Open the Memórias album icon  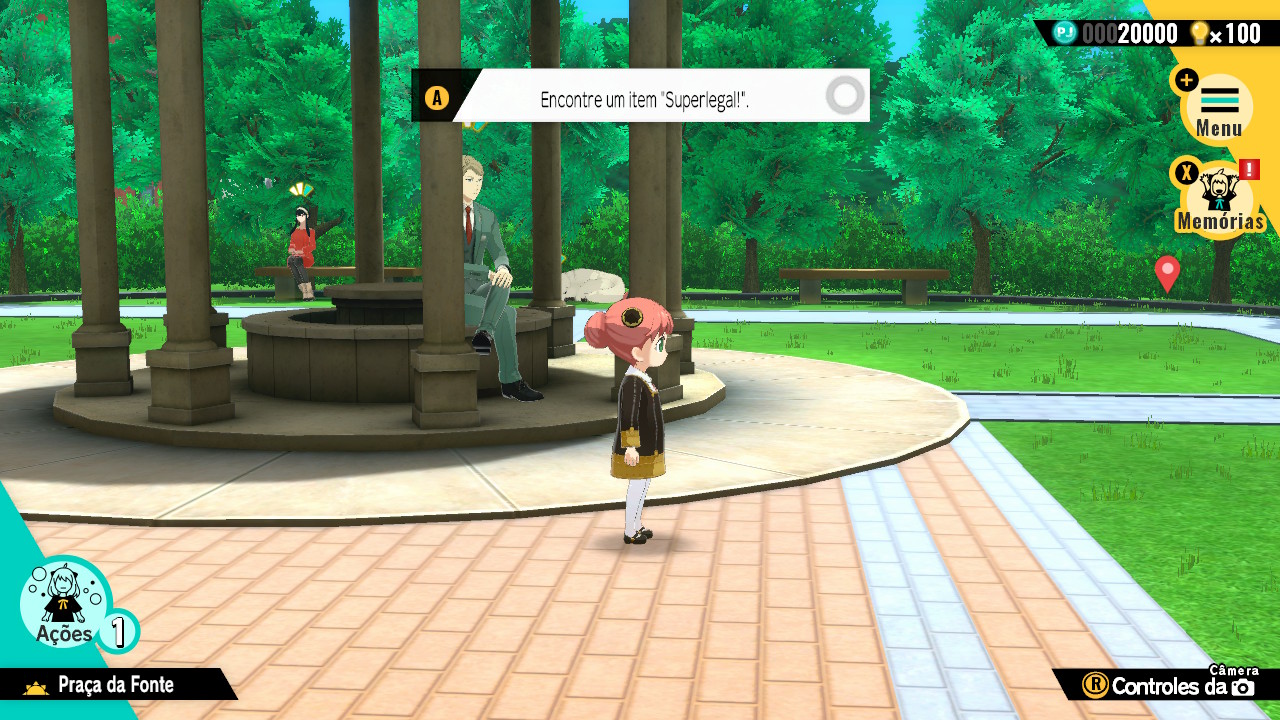(1218, 198)
